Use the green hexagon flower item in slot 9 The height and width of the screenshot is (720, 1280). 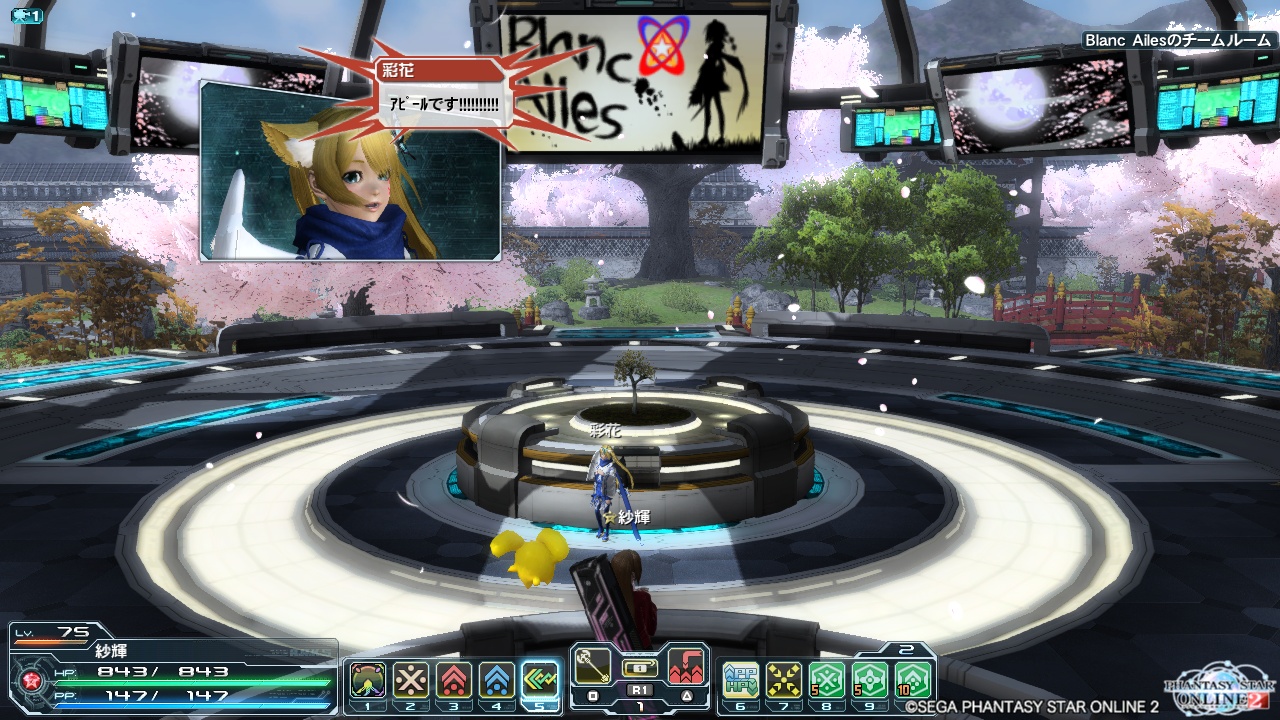(x=871, y=681)
